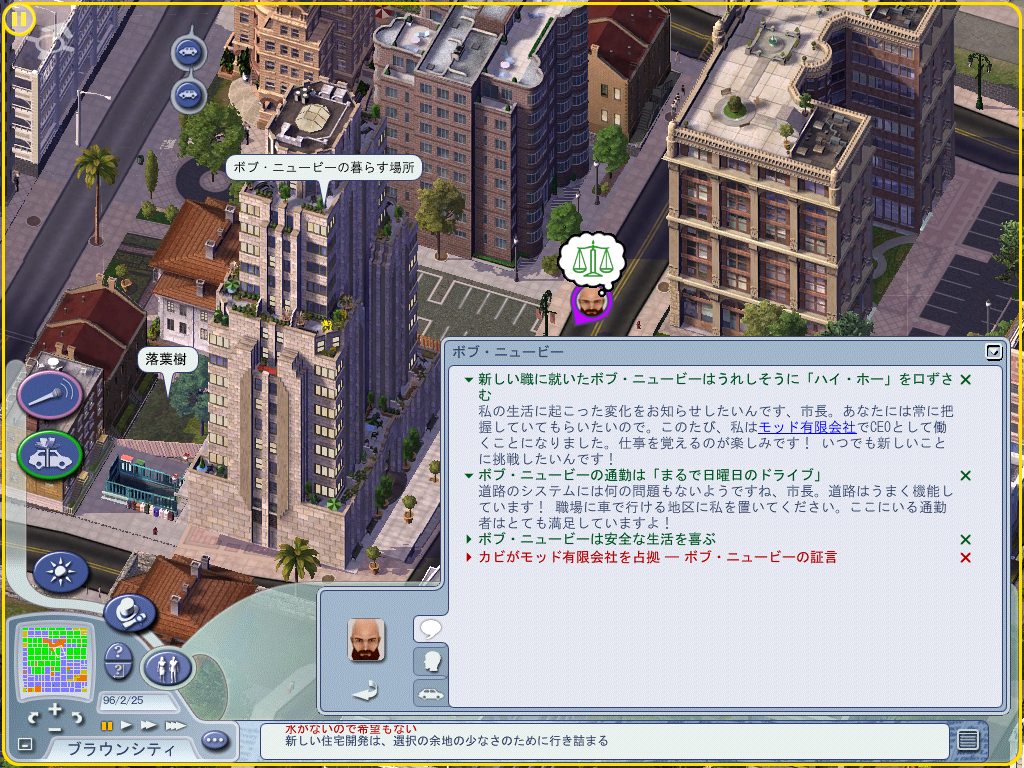Dismiss the 新しい職に就いた message
Viewport: 1024px width, 768px height.
pos(965,380)
